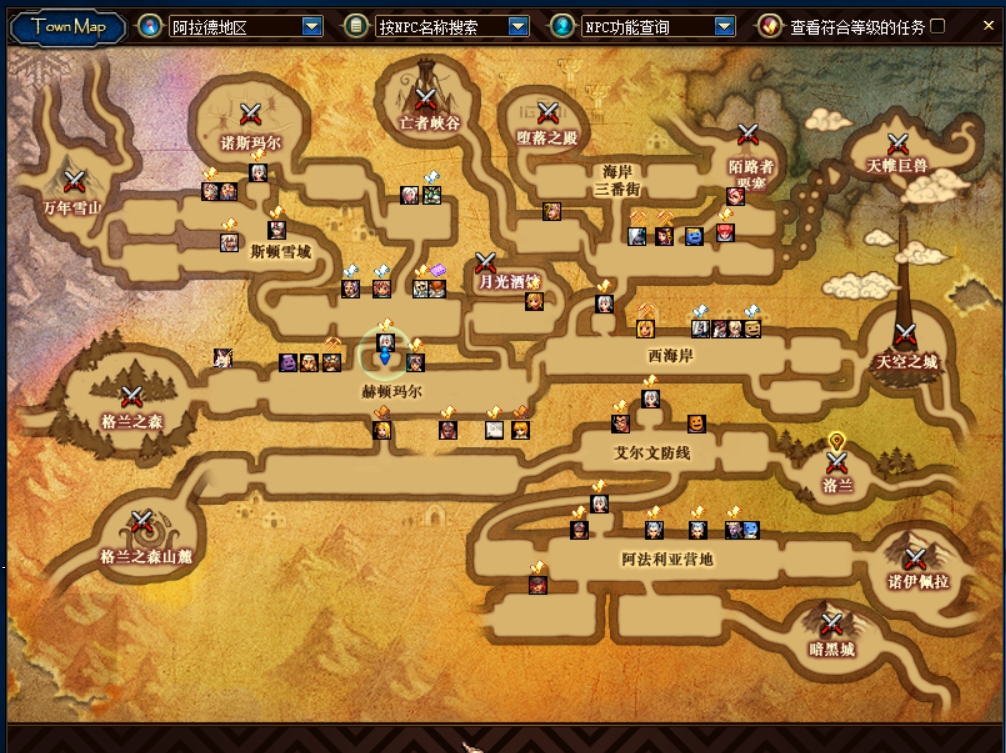Choose the 亡者峡谷 dungeon marker
Screen dimensions: 1006x753
(426, 98)
